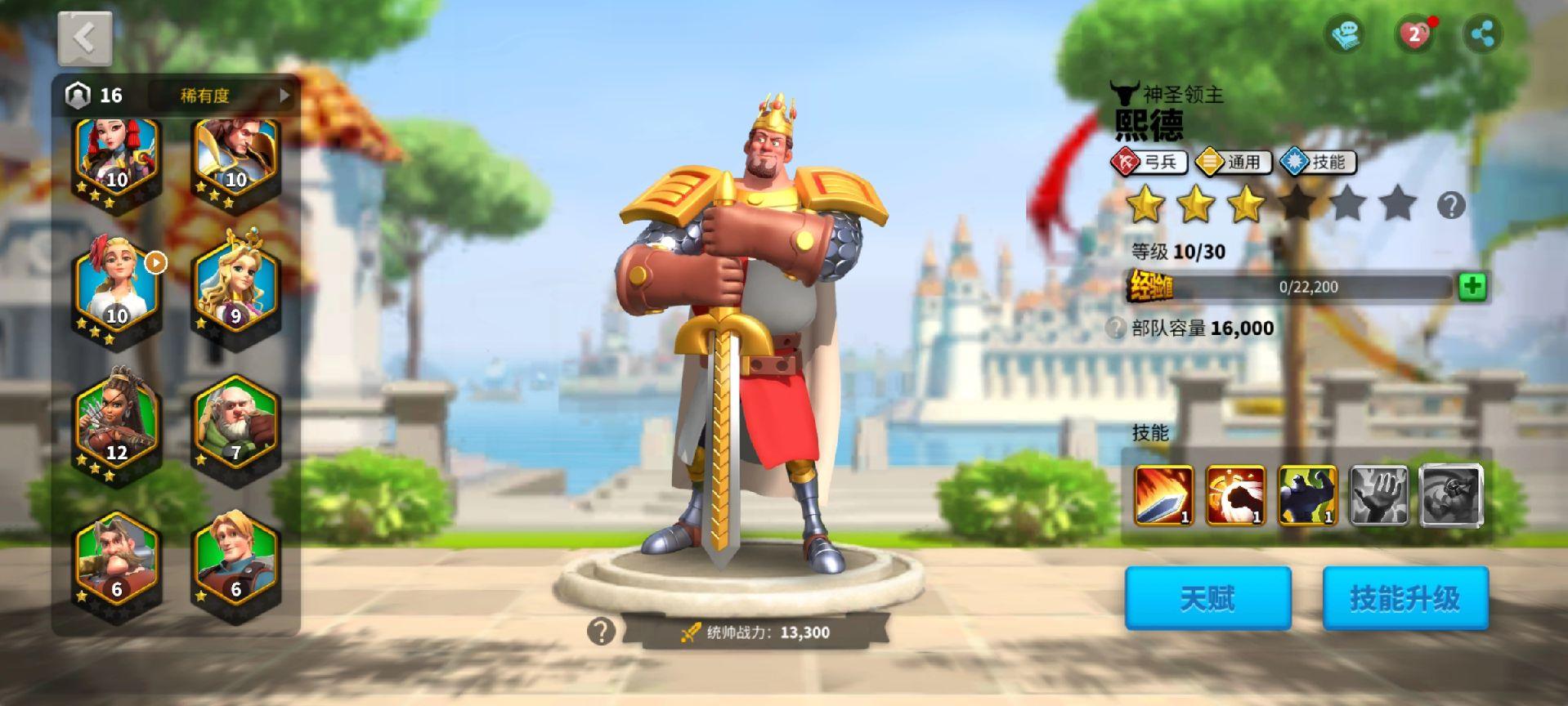Open the star rating help question mark
The image size is (1568, 706).
[1450, 205]
